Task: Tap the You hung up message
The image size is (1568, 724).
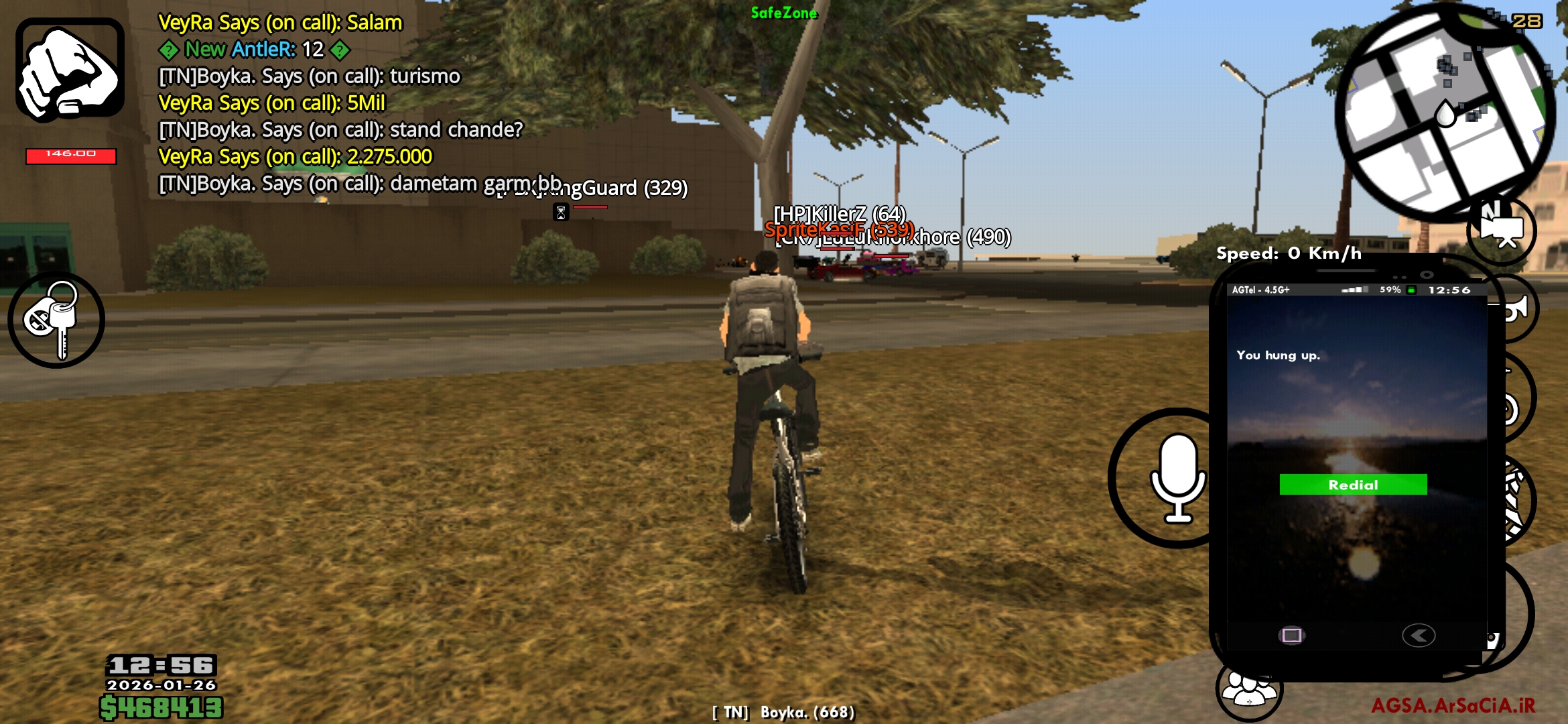Action: (x=1278, y=356)
